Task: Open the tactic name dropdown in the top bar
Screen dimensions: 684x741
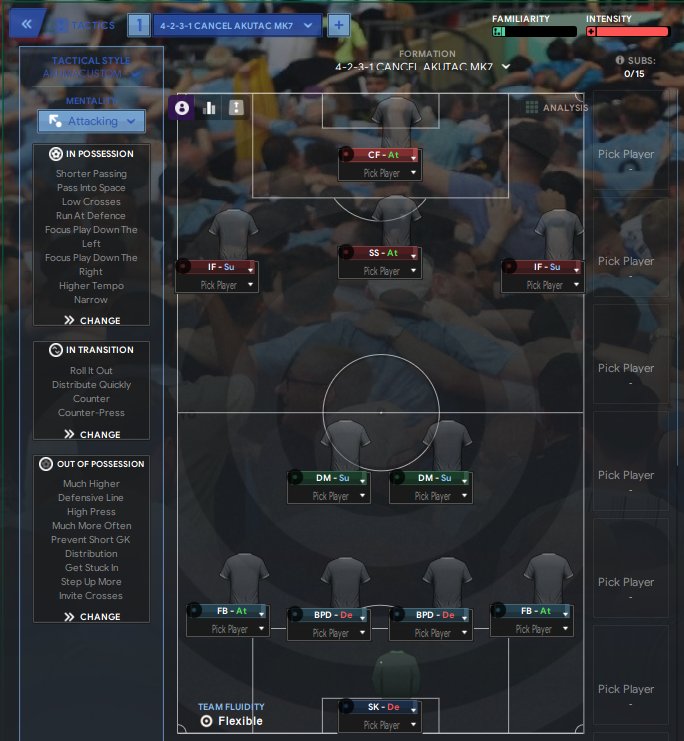Action: pos(238,24)
